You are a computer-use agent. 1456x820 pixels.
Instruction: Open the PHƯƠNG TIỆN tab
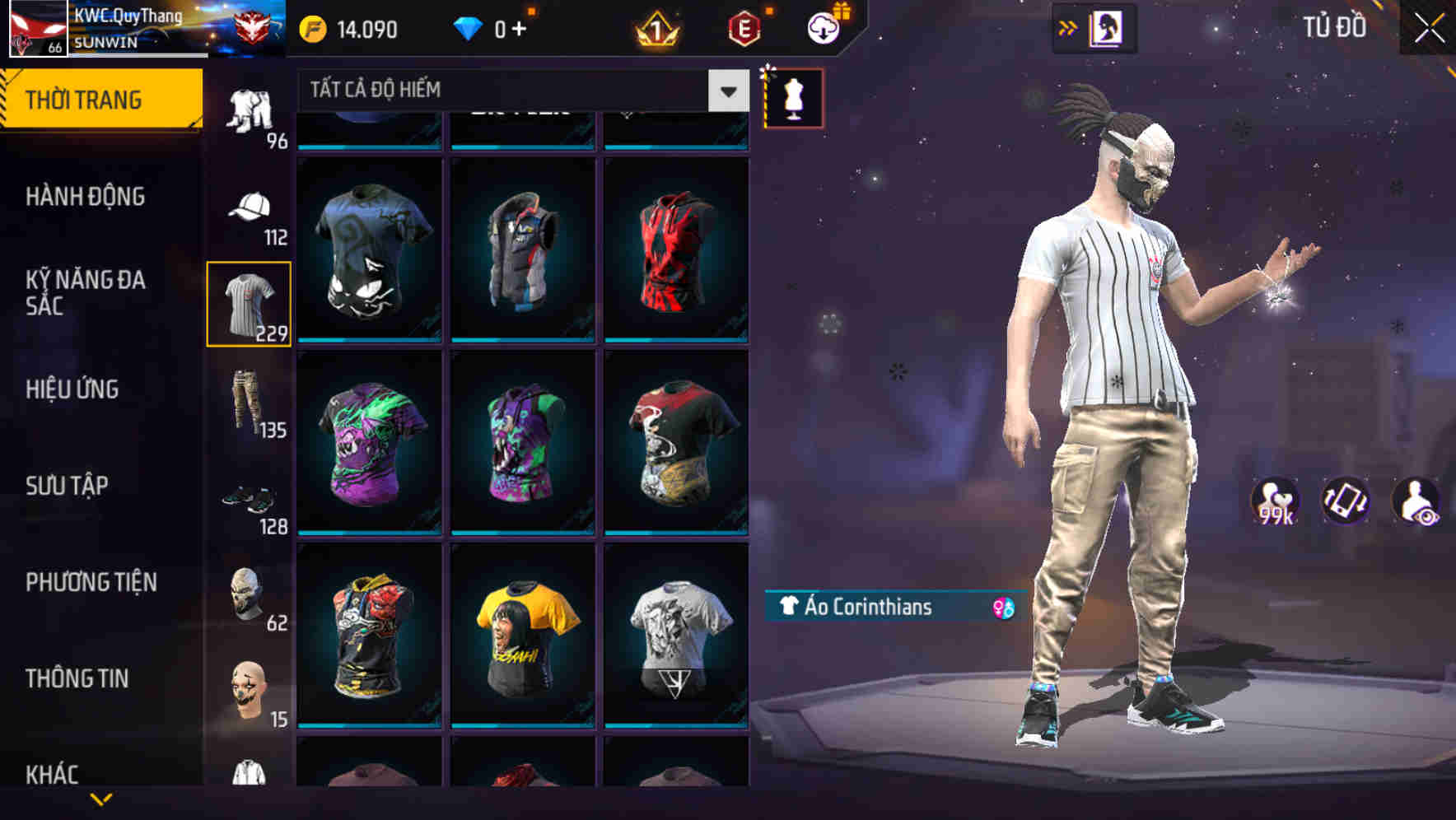click(x=93, y=582)
